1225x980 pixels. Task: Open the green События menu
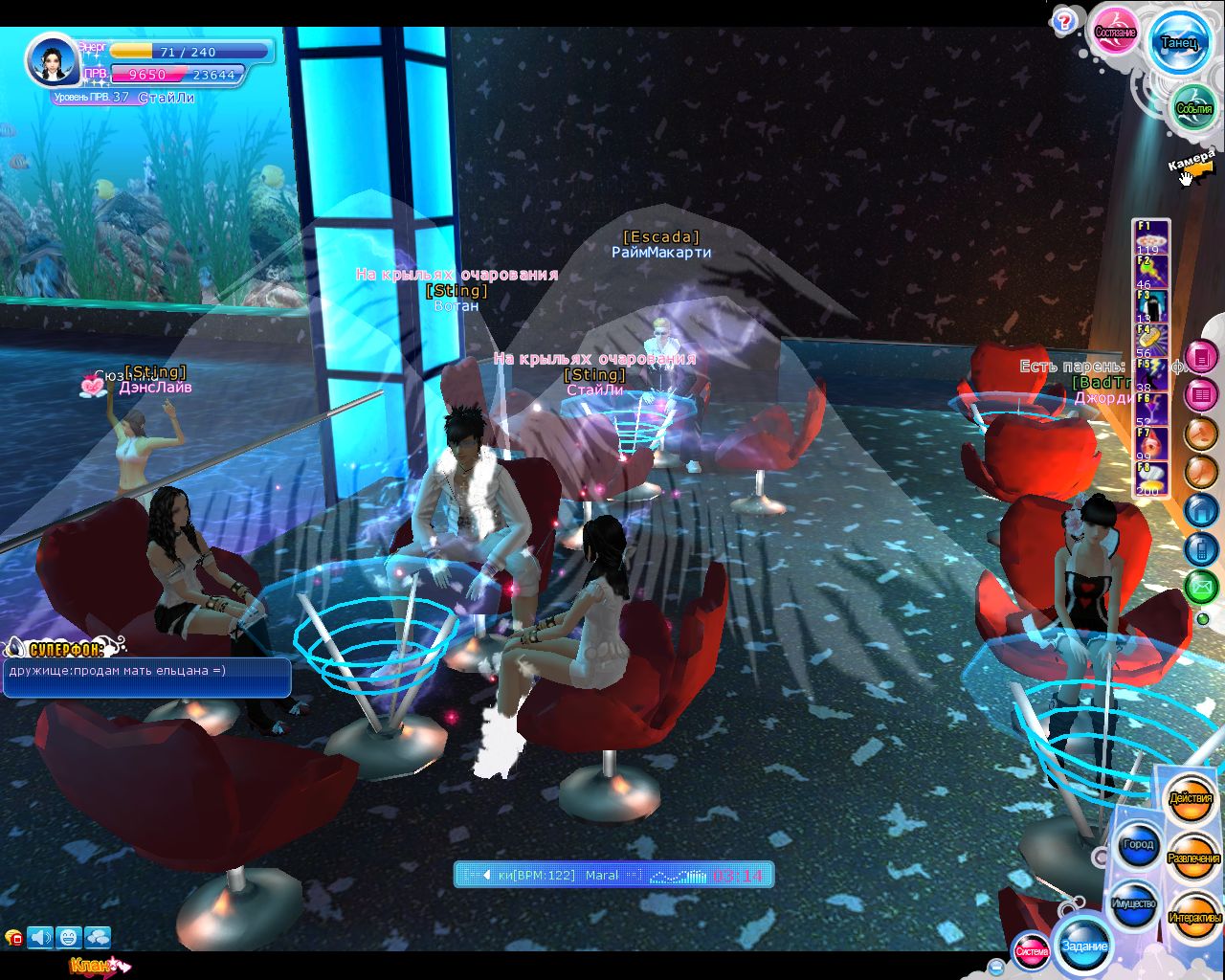click(1194, 108)
